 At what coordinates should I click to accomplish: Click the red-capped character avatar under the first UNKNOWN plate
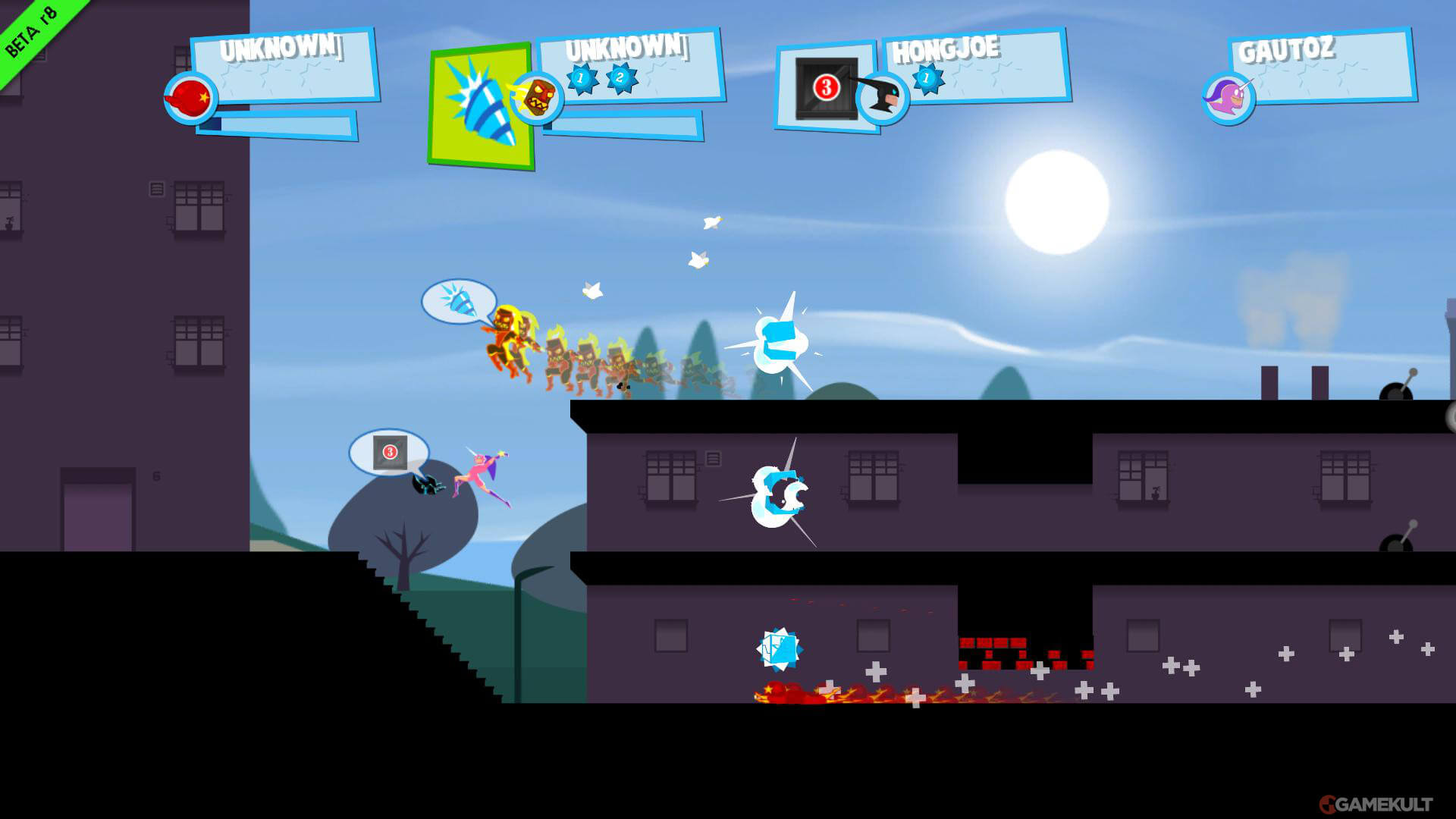point(188,100)
